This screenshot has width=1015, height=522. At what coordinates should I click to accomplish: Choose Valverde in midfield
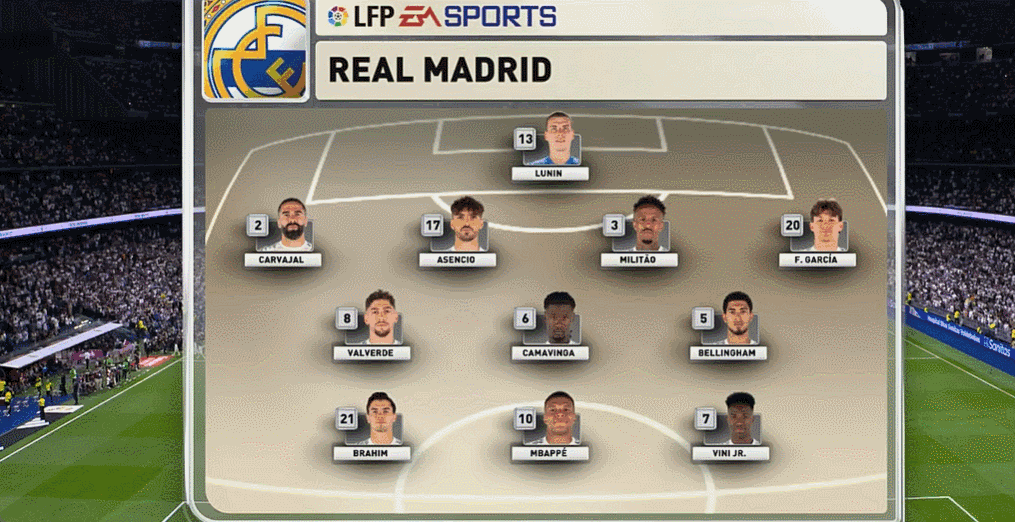380,320
